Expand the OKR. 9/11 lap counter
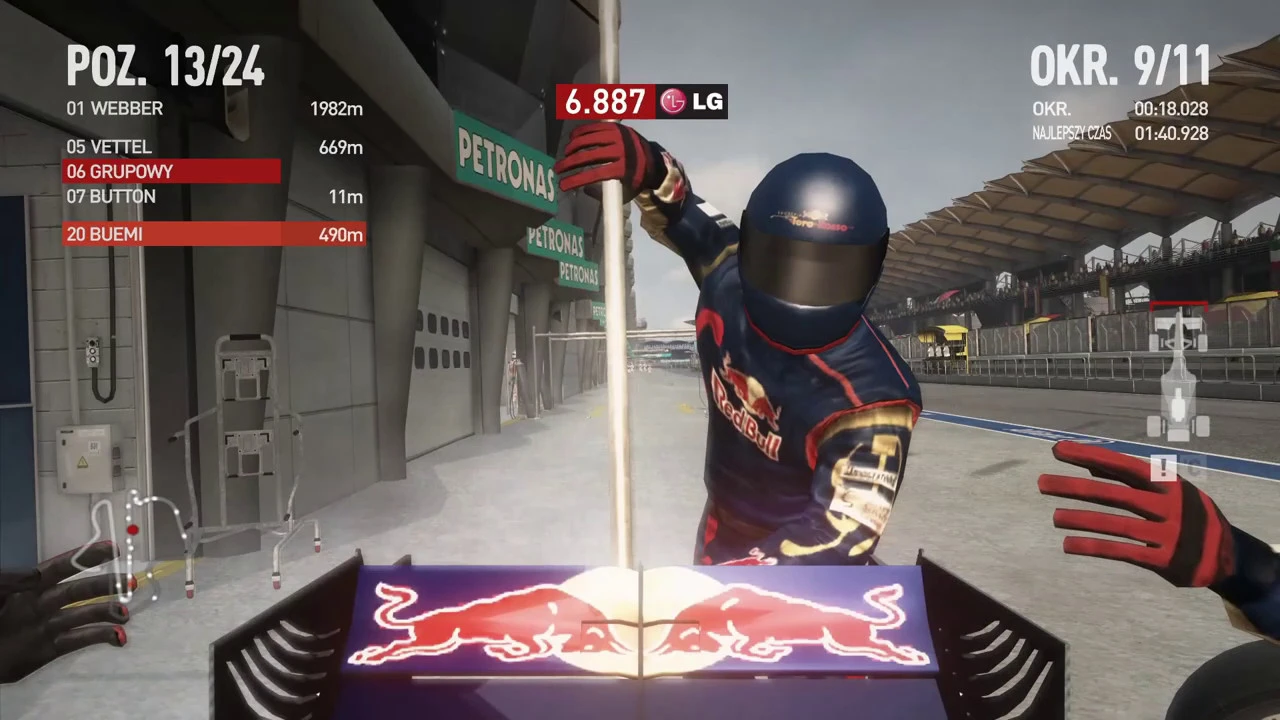The height and width of the screenshot is (720, 1280). [1121, 66]
